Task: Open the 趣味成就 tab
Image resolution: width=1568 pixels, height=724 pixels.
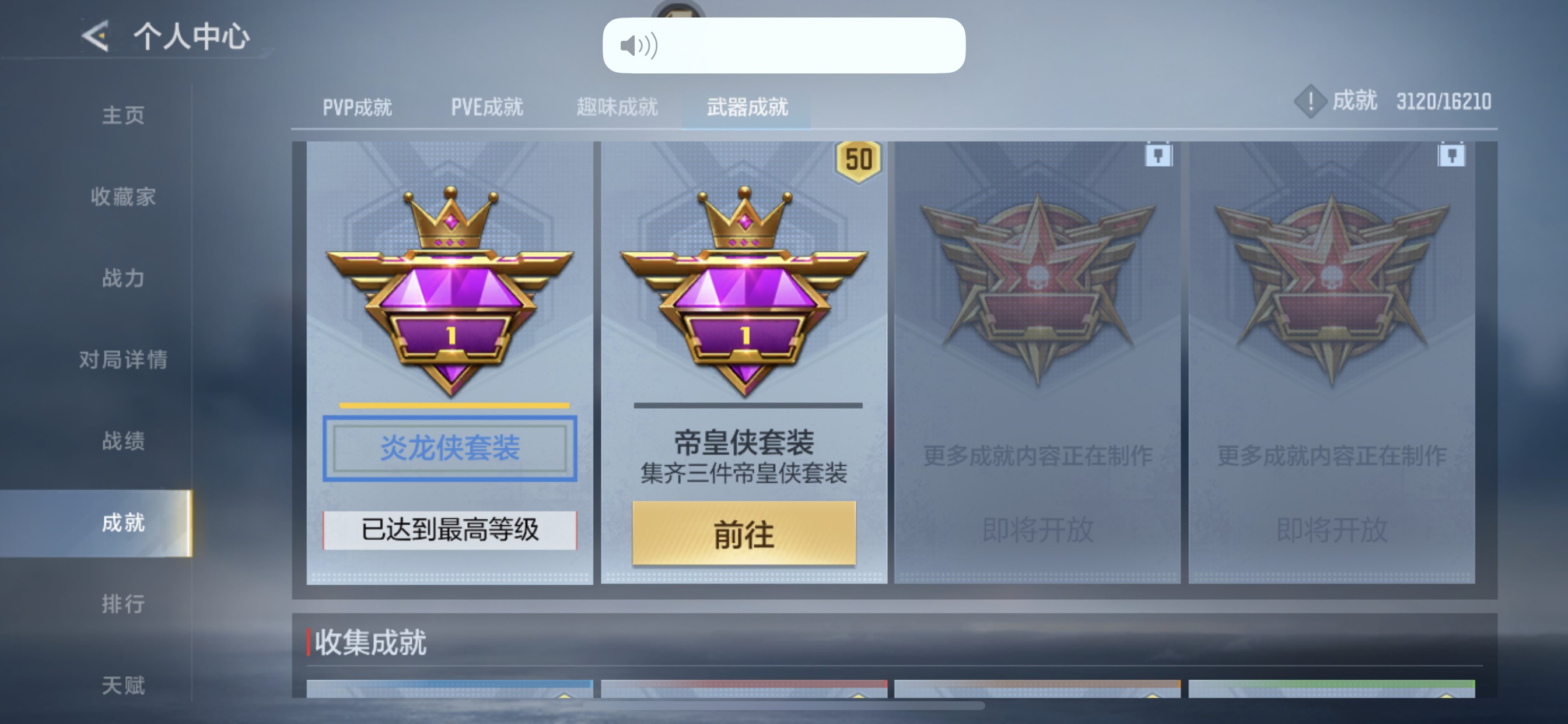Action: (616, 107)
